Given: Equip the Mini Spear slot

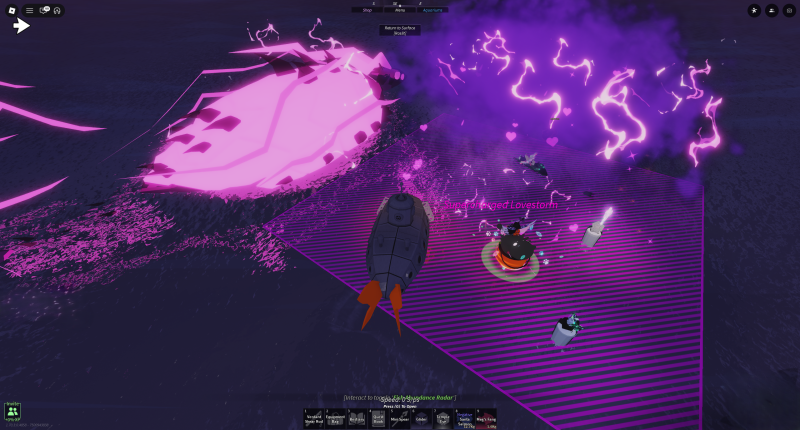Looking at the screenshot, I should click(x=400, y=418).
